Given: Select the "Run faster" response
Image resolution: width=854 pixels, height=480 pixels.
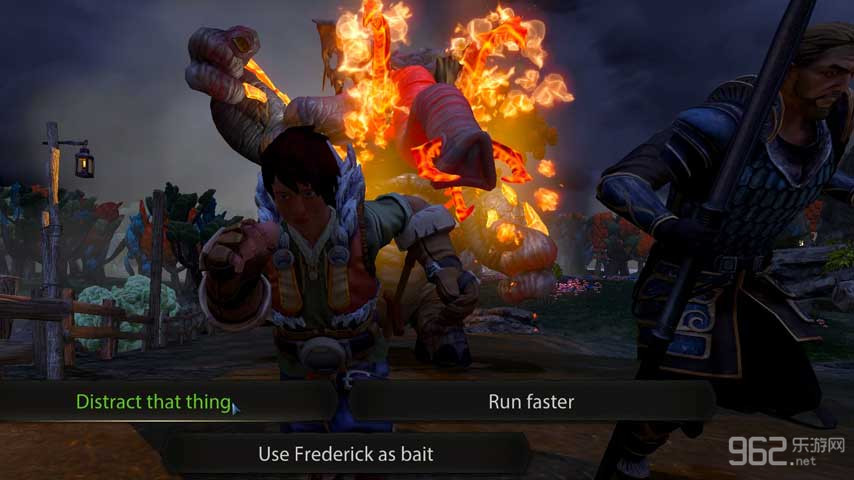Looking at the screenshot, I should click(x=531, y=402).
